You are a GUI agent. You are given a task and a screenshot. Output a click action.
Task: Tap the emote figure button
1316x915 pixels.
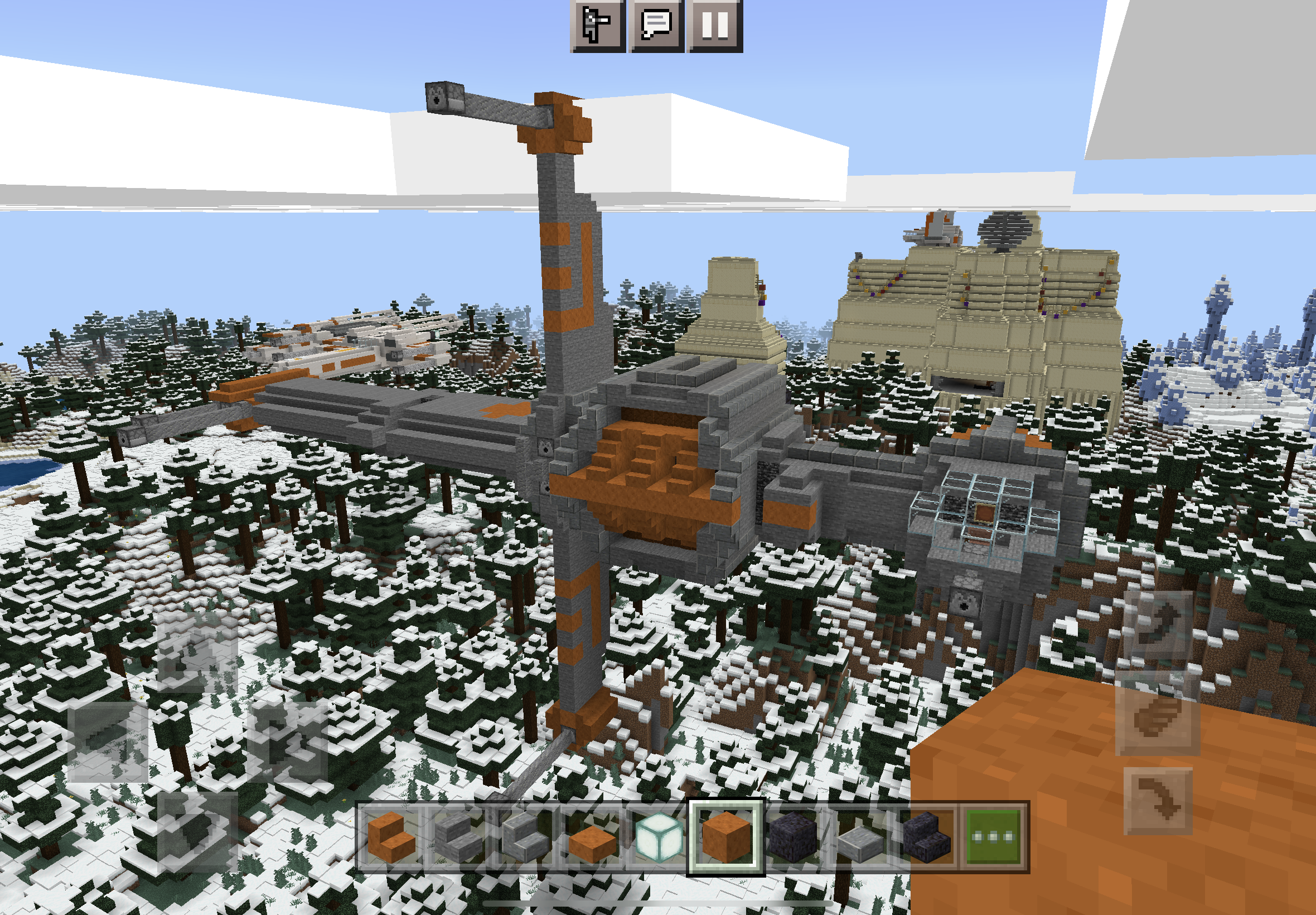coord(597,25)
